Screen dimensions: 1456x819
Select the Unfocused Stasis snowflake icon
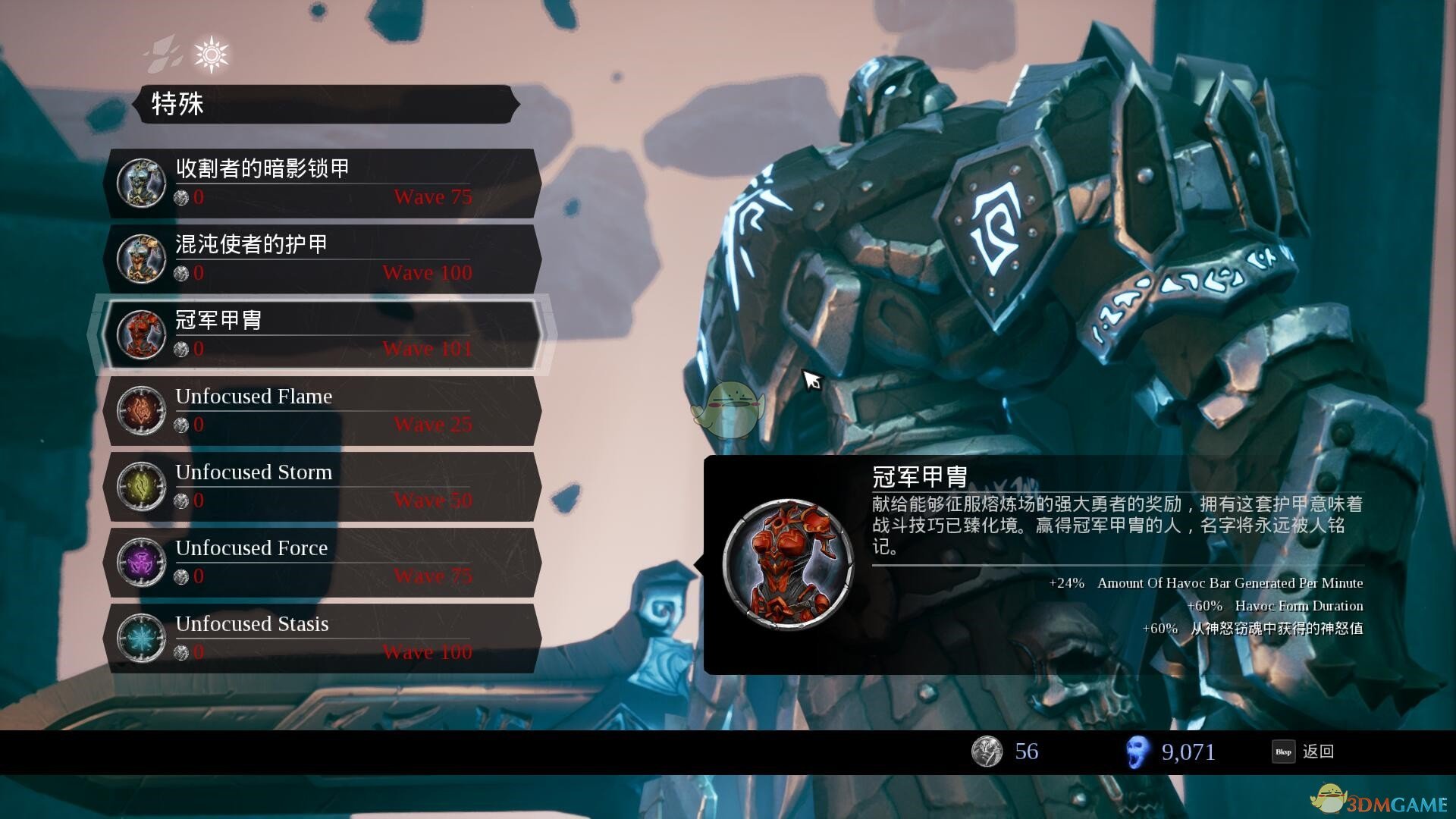140,638
